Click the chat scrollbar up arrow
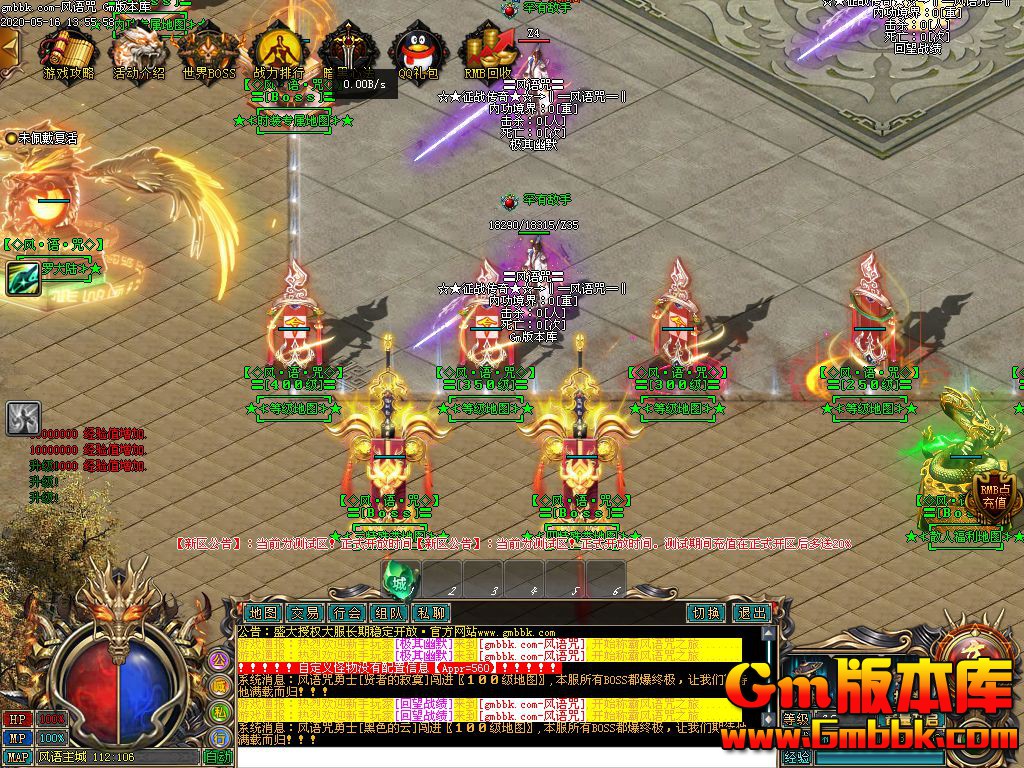 (770, 633)
